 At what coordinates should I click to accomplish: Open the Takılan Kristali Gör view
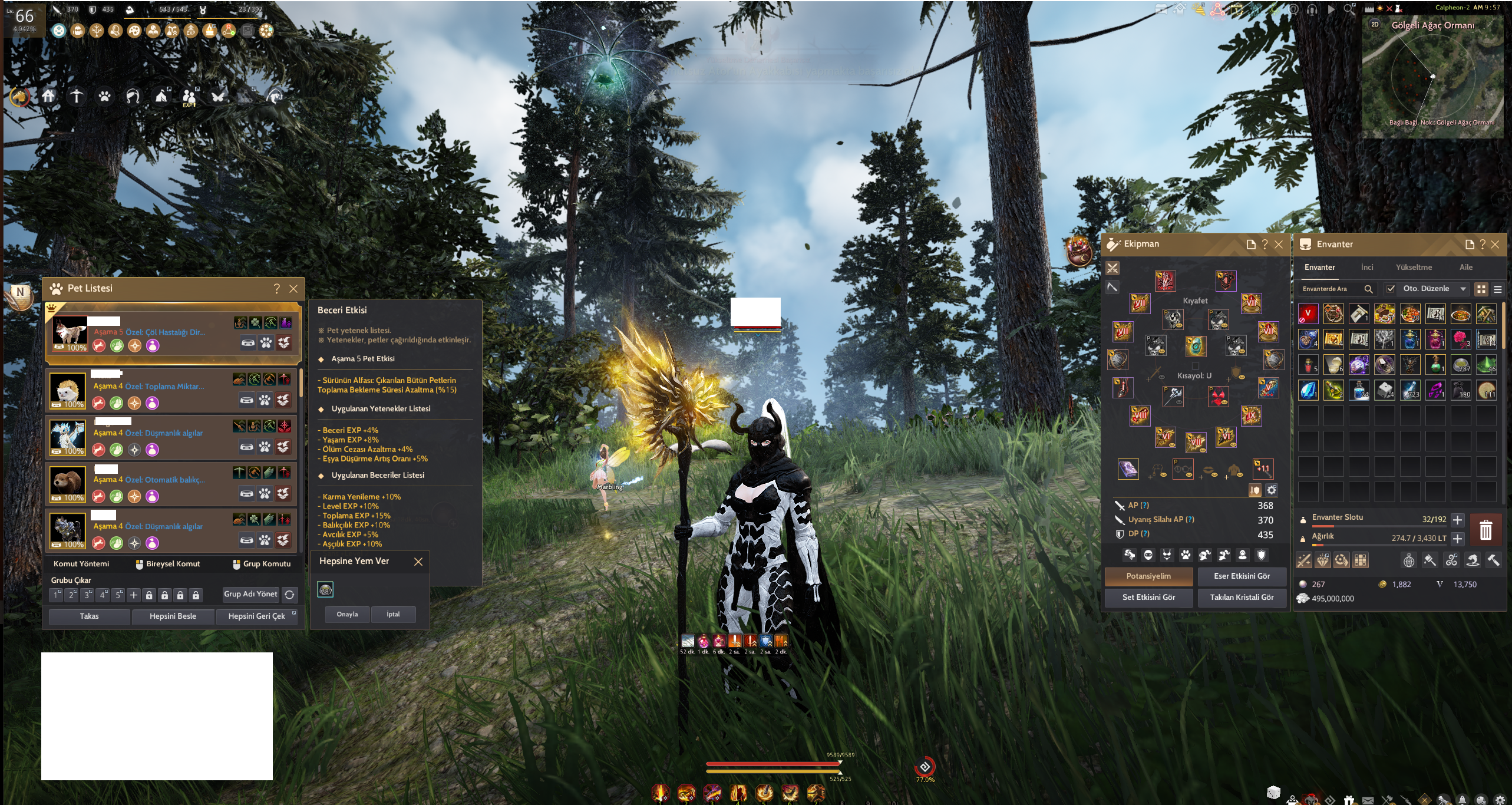click(1242, 598)
